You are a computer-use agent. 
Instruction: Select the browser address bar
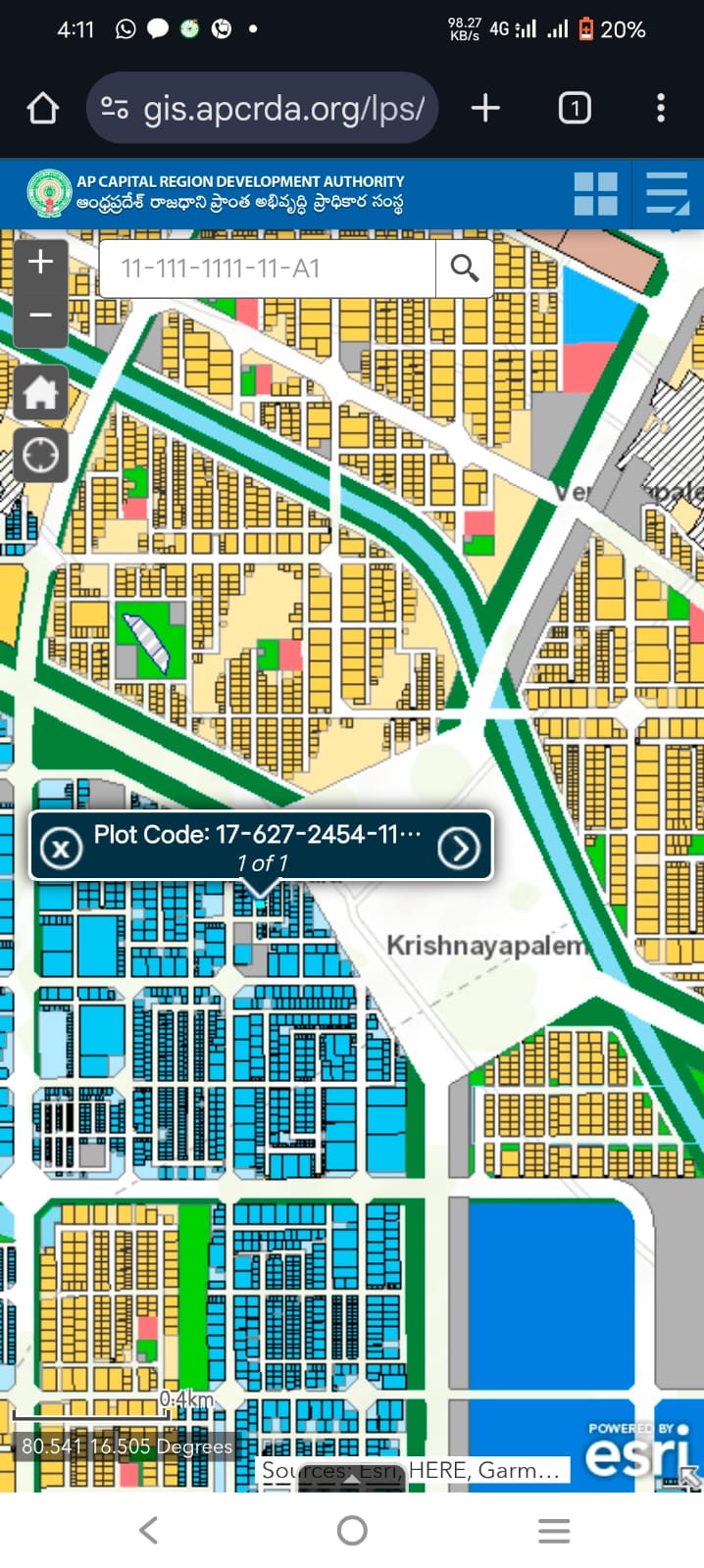click(282, 108)
